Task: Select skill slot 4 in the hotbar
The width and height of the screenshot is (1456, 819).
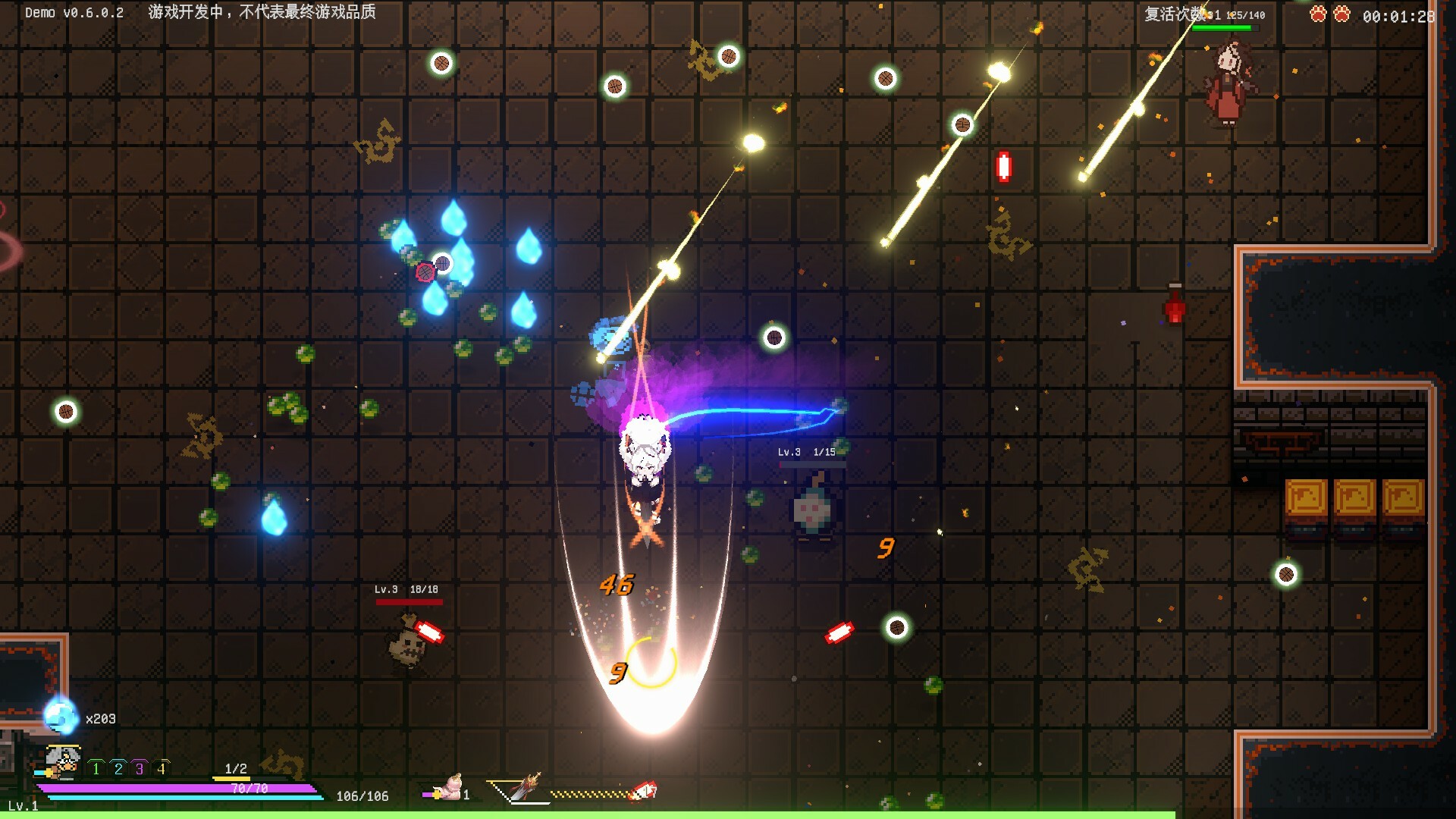Action: (160, 768)
